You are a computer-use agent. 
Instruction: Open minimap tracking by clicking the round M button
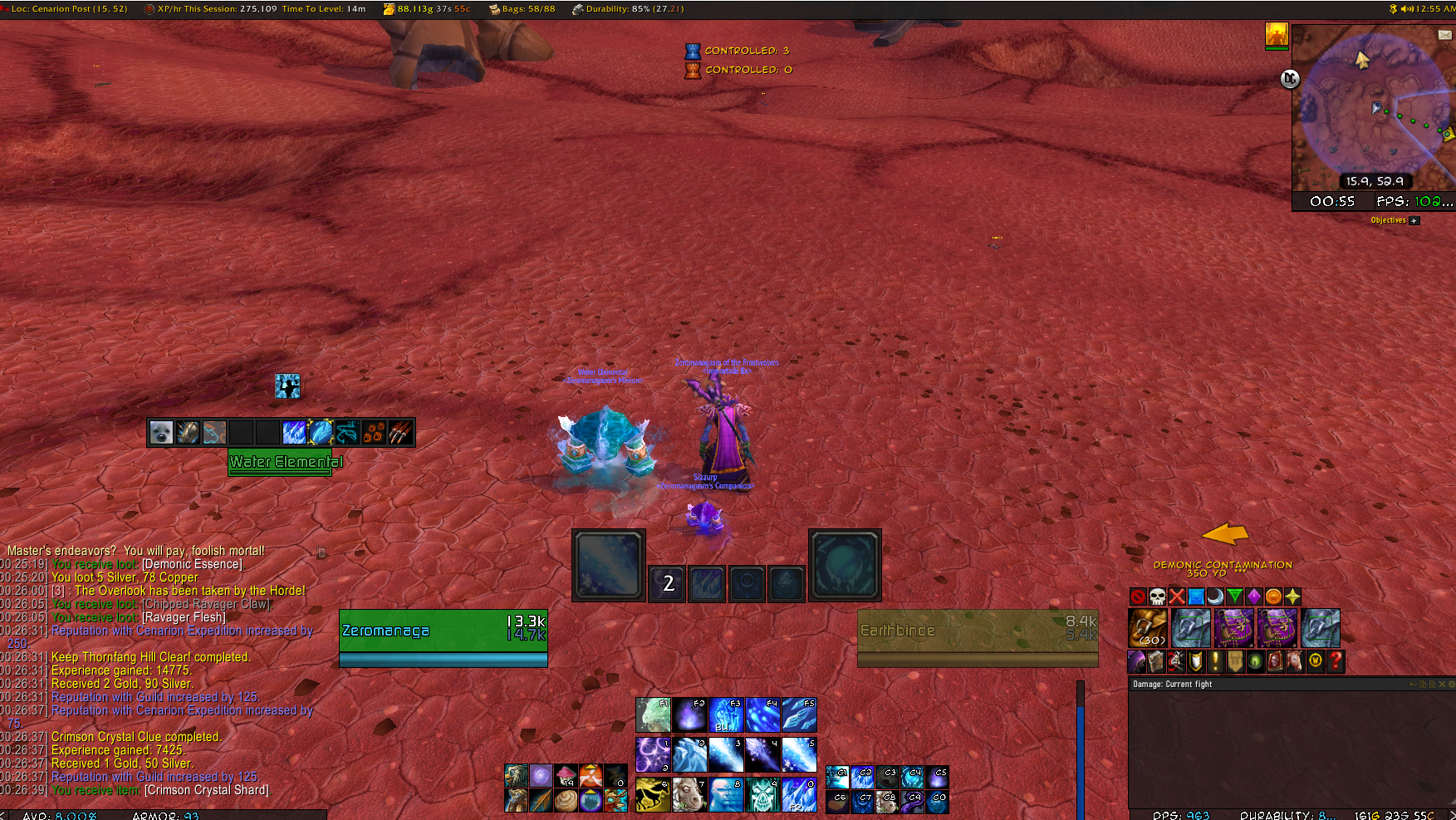click(1289, 79)
